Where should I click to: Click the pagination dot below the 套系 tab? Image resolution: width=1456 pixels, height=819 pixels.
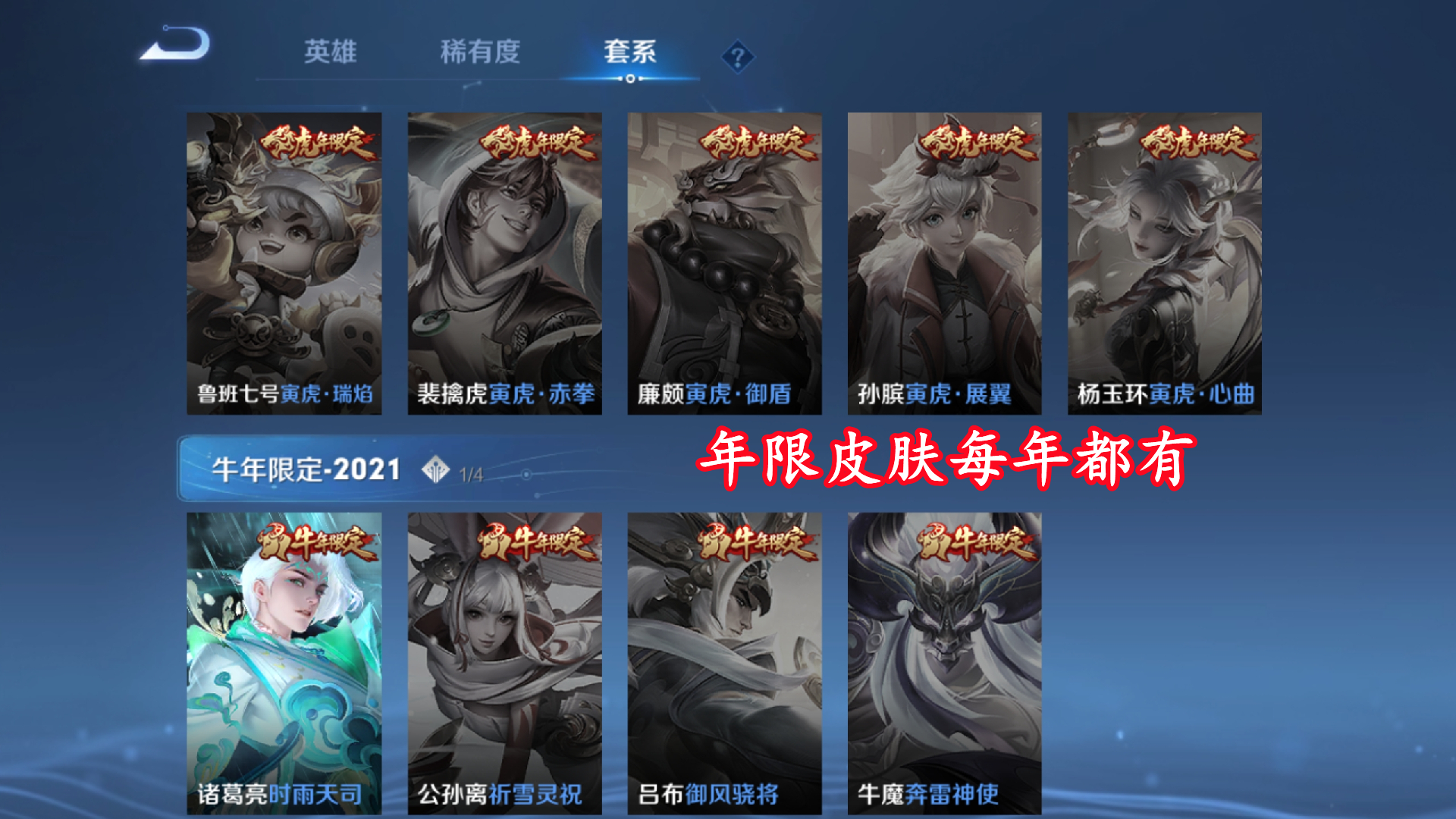coord(629,79)
